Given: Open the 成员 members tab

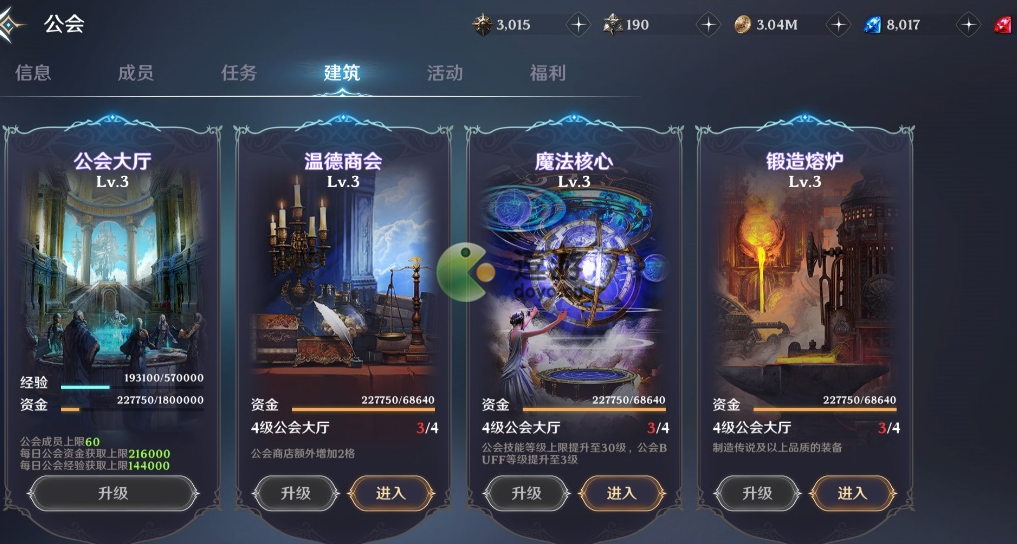Looking at the screenshot, I should [x=135, y=73].
